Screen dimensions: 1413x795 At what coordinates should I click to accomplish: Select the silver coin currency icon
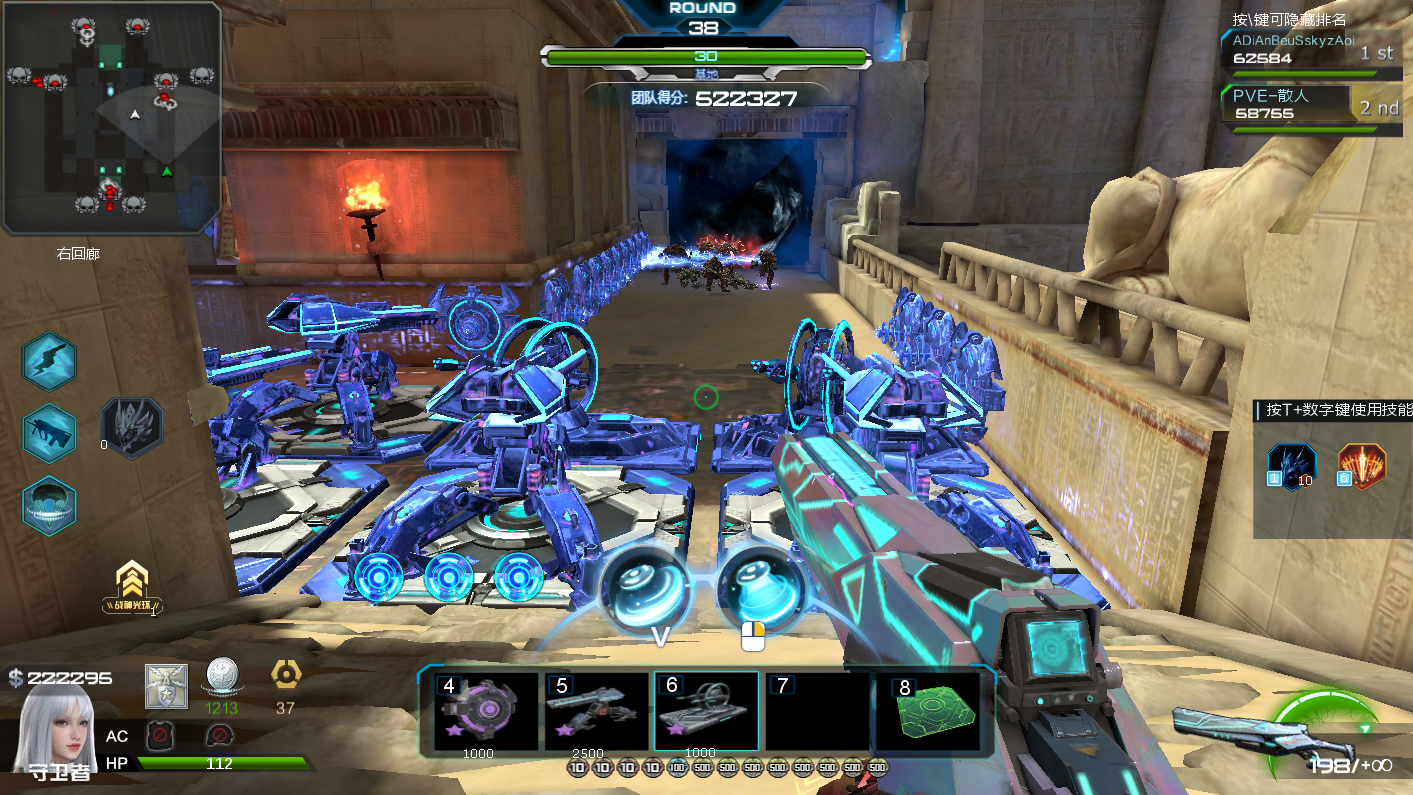tap(220, 678)
